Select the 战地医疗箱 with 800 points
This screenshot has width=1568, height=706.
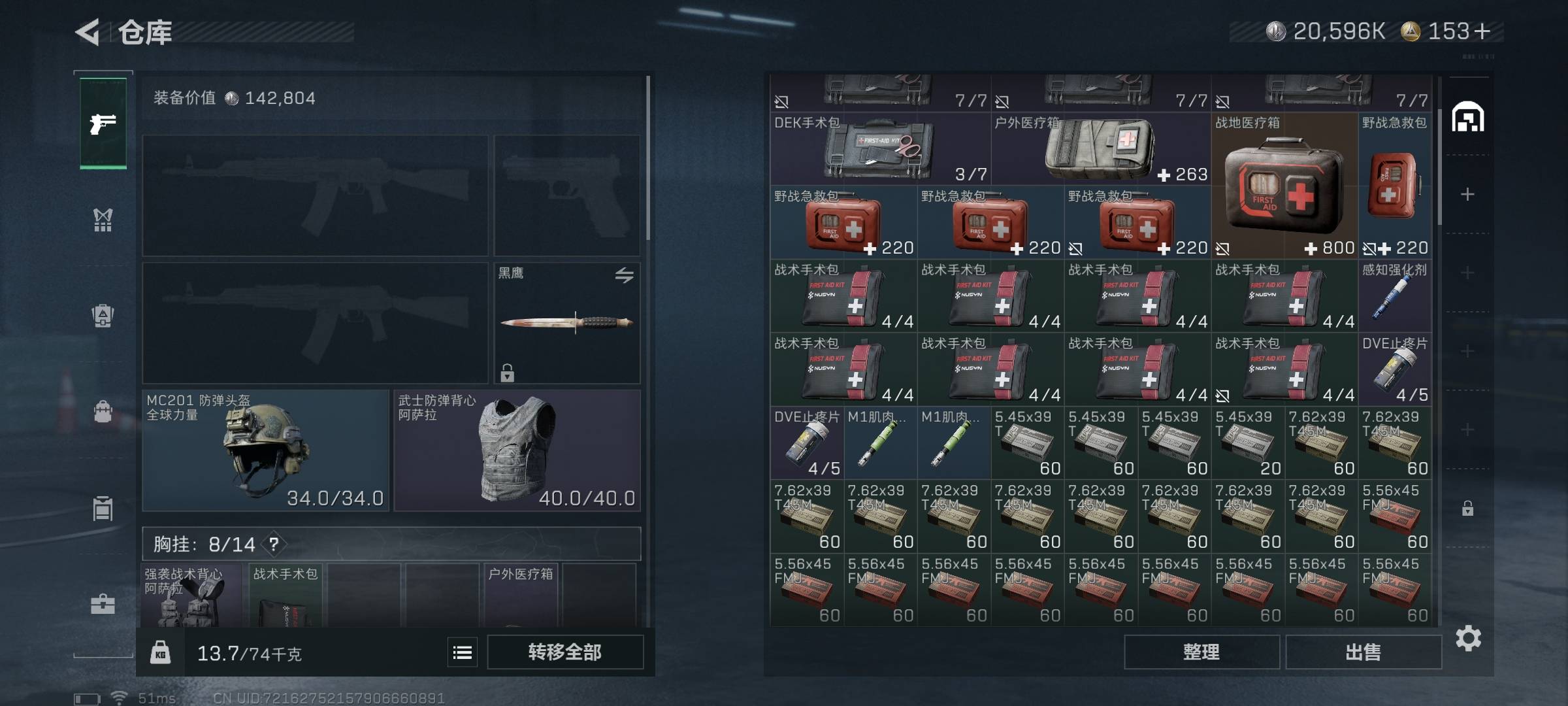(1284, 186)
